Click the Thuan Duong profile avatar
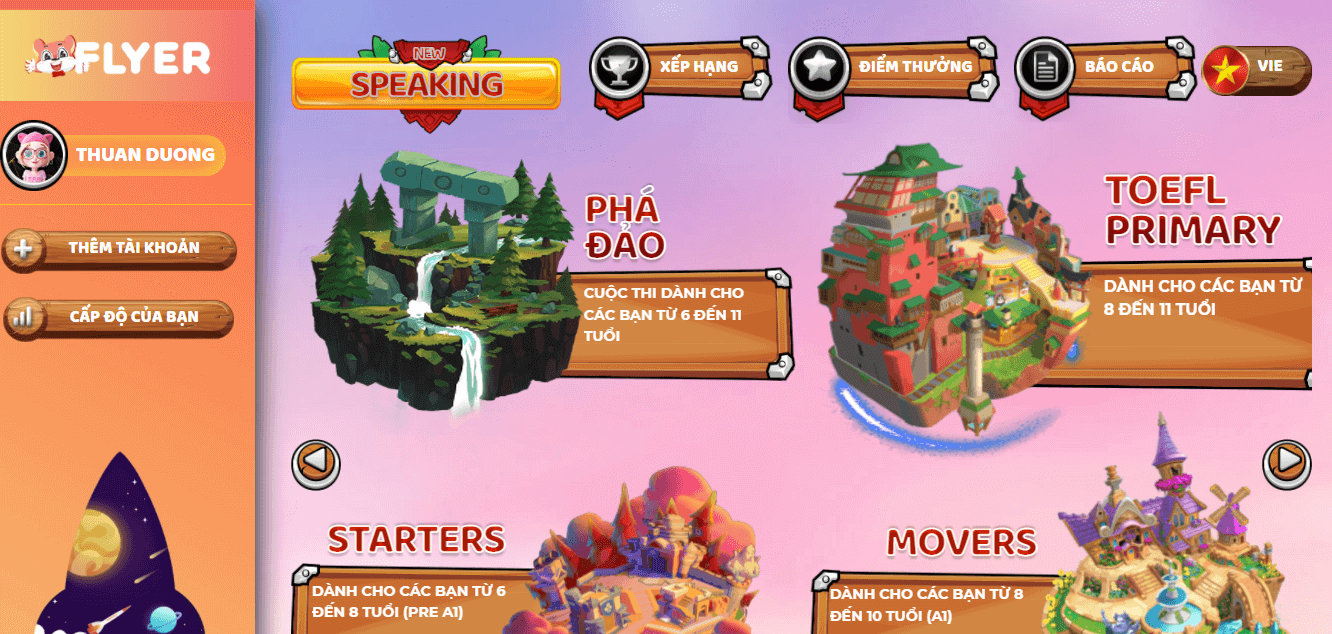The height and width of the screenshot is (634, 1332). click(34, 156)
